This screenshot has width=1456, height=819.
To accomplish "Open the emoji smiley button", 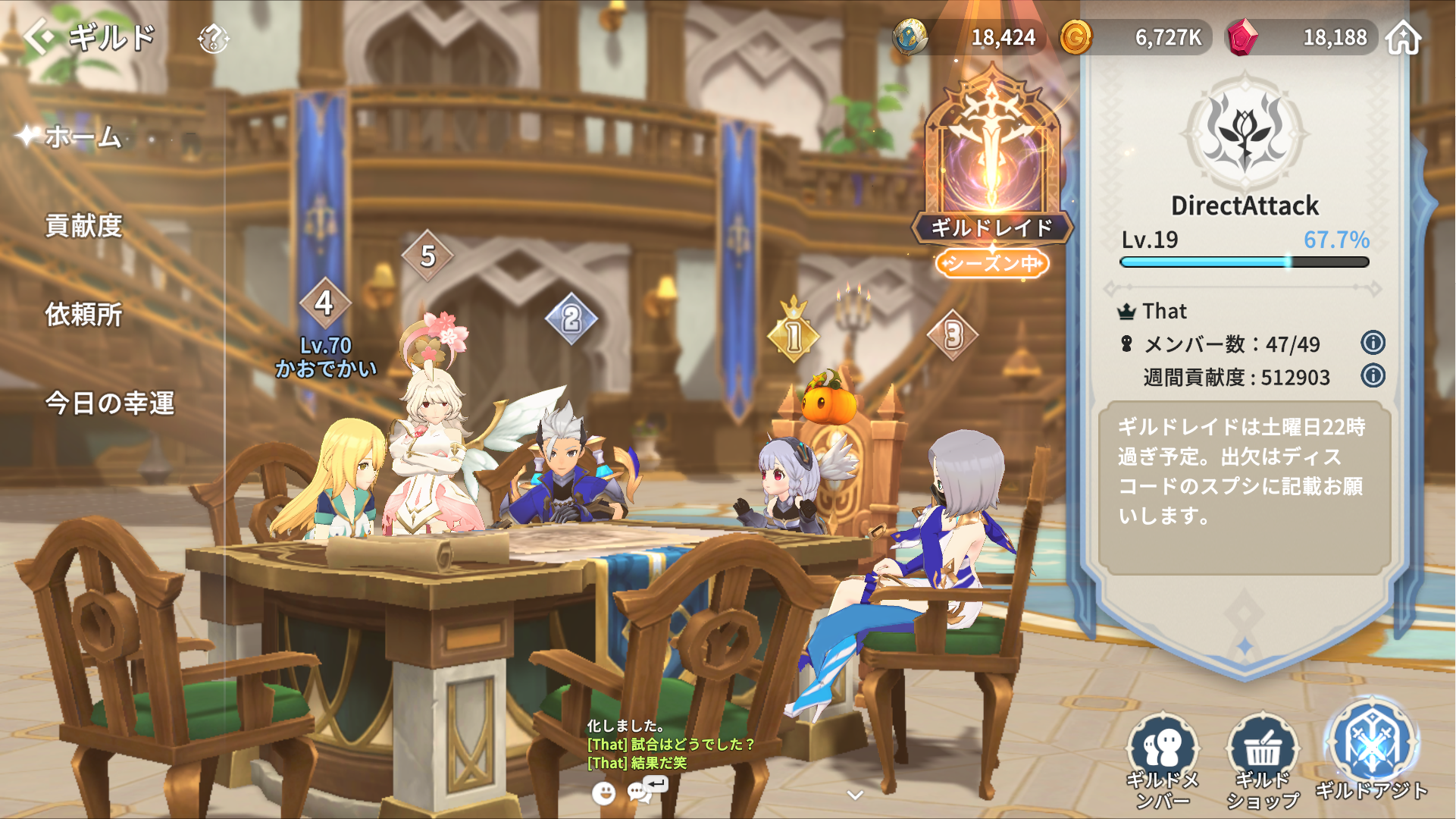I will (603, 793).
